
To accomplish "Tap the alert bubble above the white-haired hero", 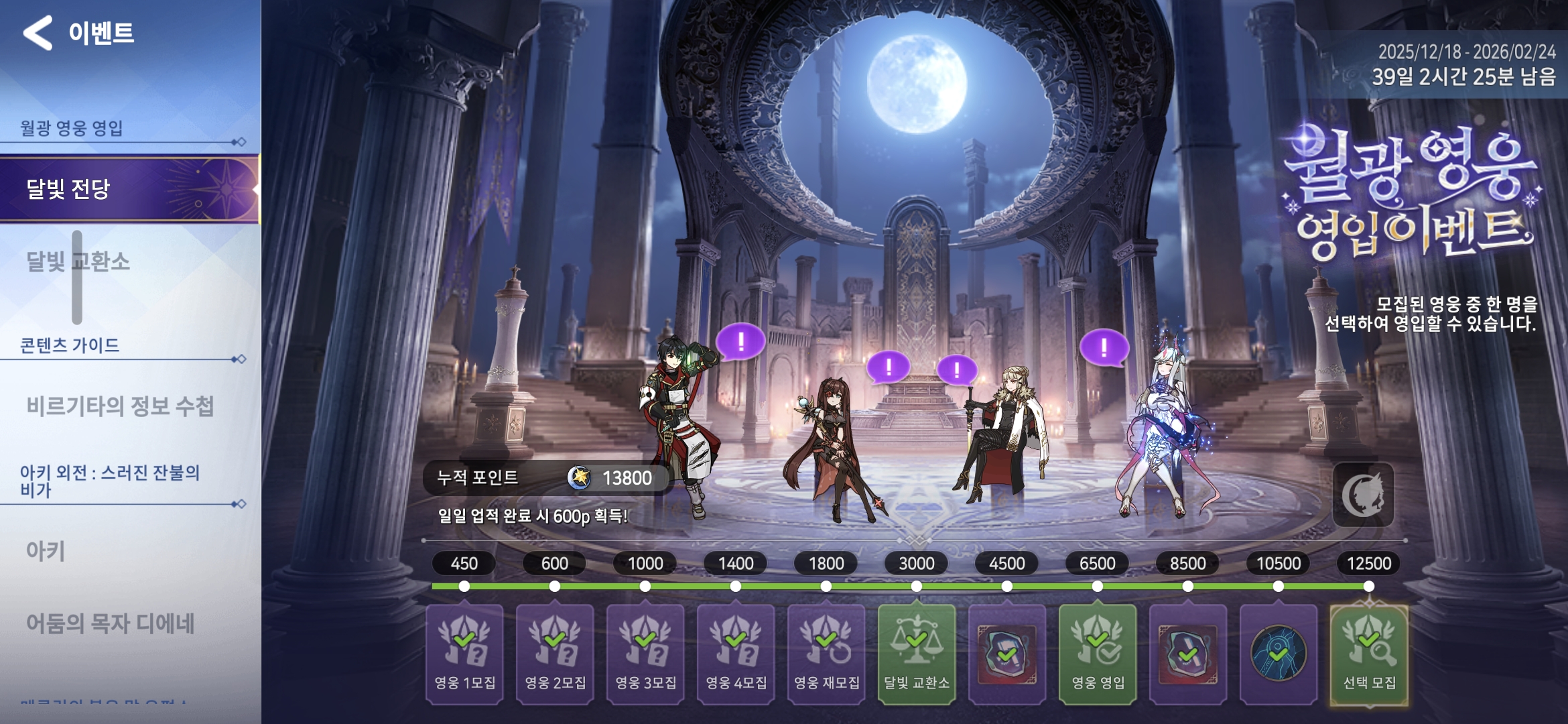I will (1104, 347).
